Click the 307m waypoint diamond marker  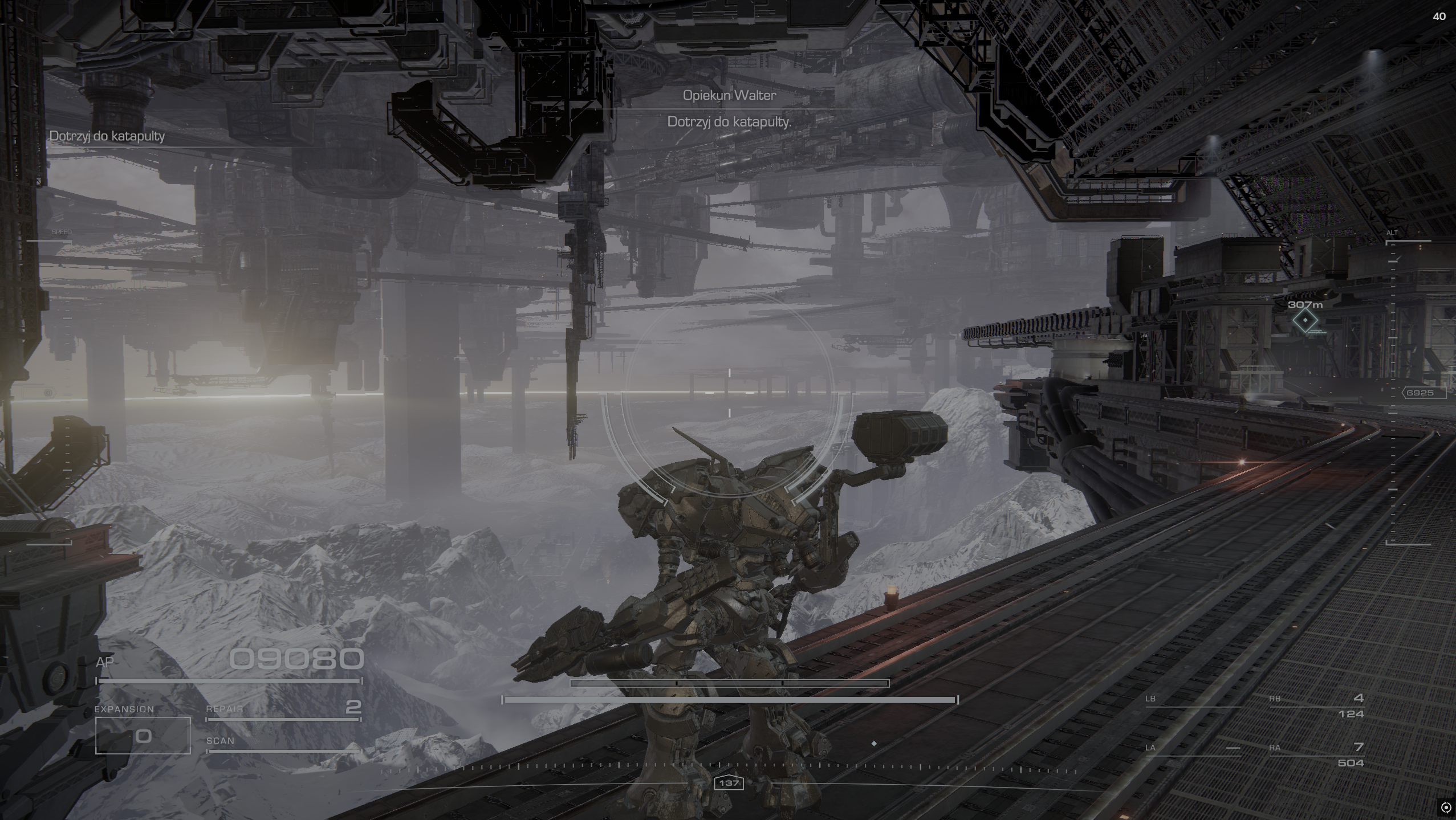point(1305,321)
